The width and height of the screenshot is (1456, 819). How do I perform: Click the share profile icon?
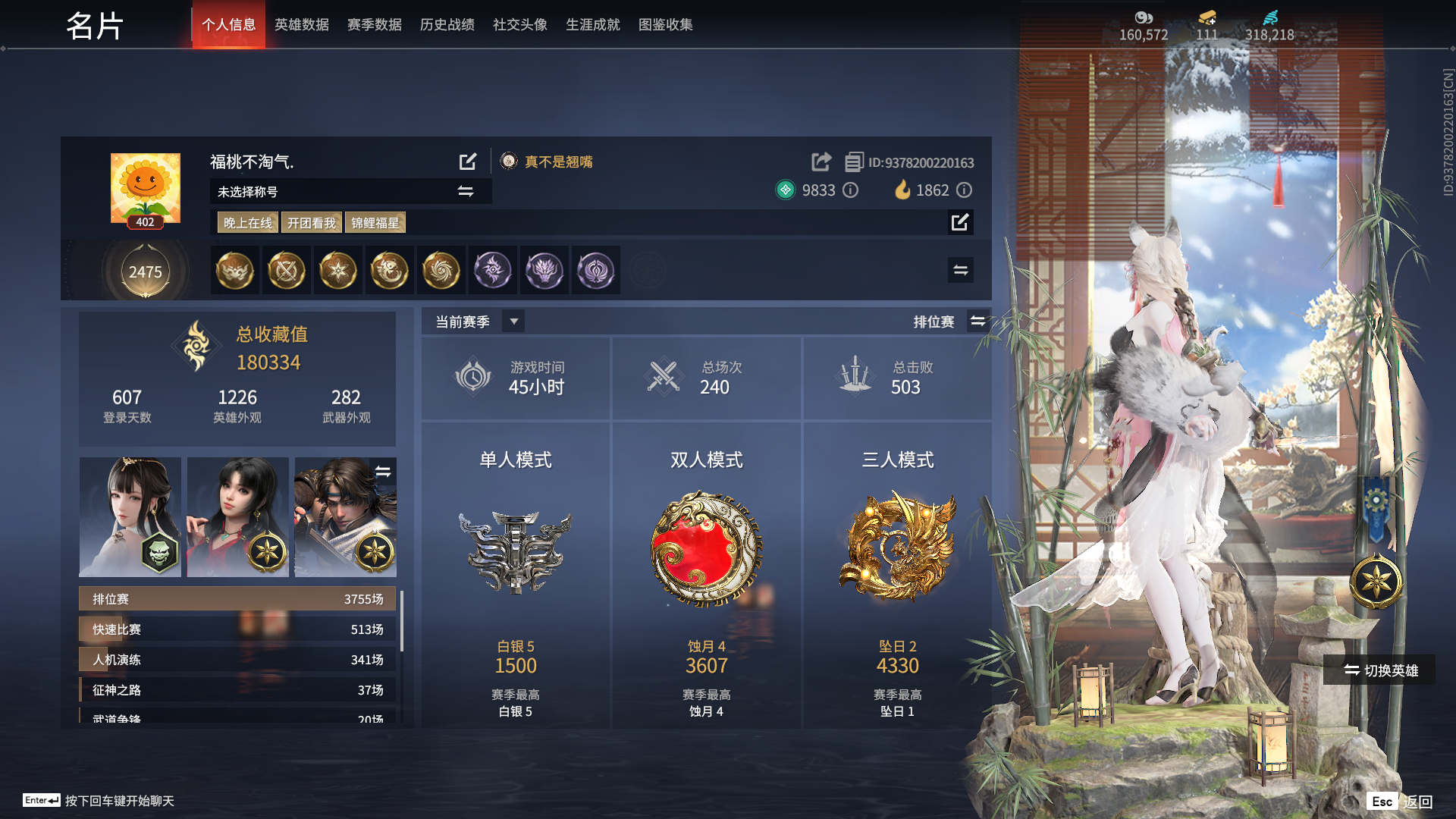[821, 162]
